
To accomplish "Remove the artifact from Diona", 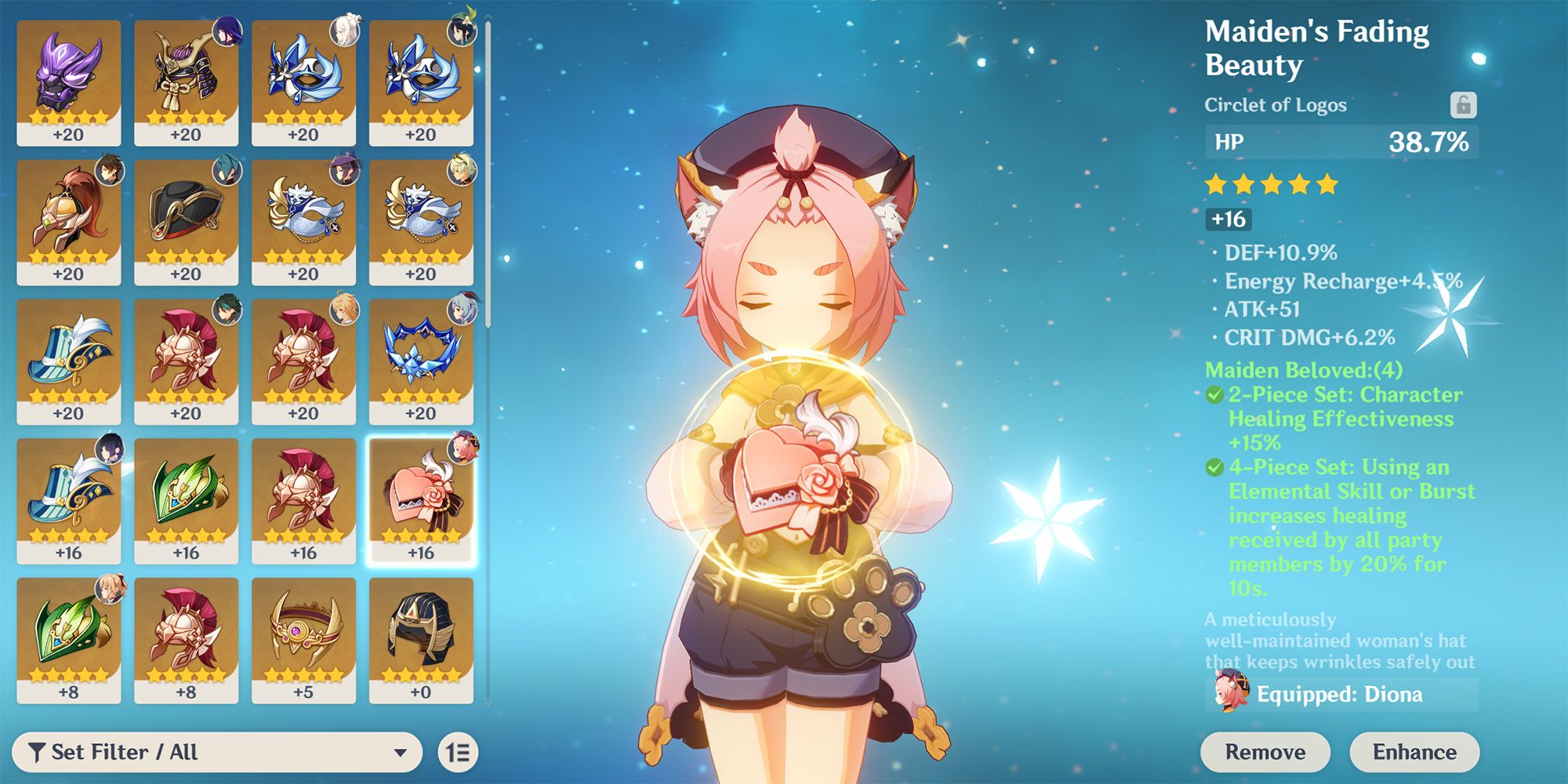I will (x=1265, y=753).
